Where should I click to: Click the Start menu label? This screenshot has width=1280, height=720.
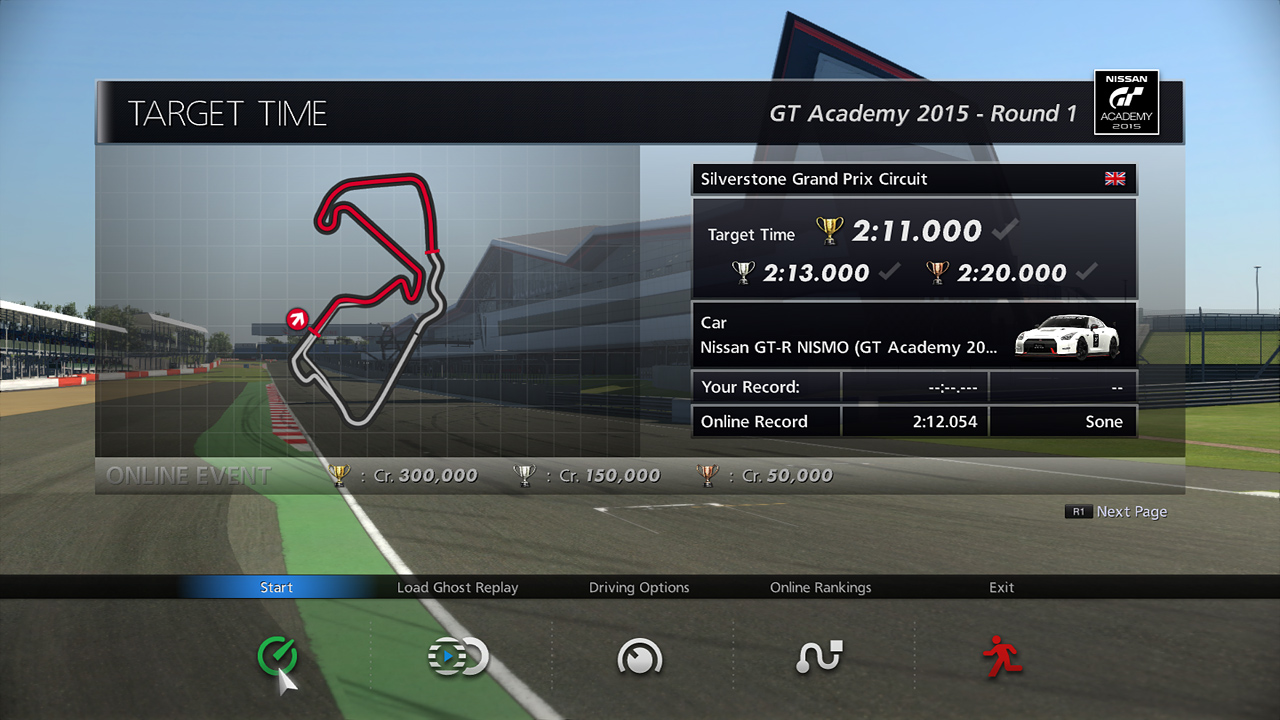pos(276,587)
